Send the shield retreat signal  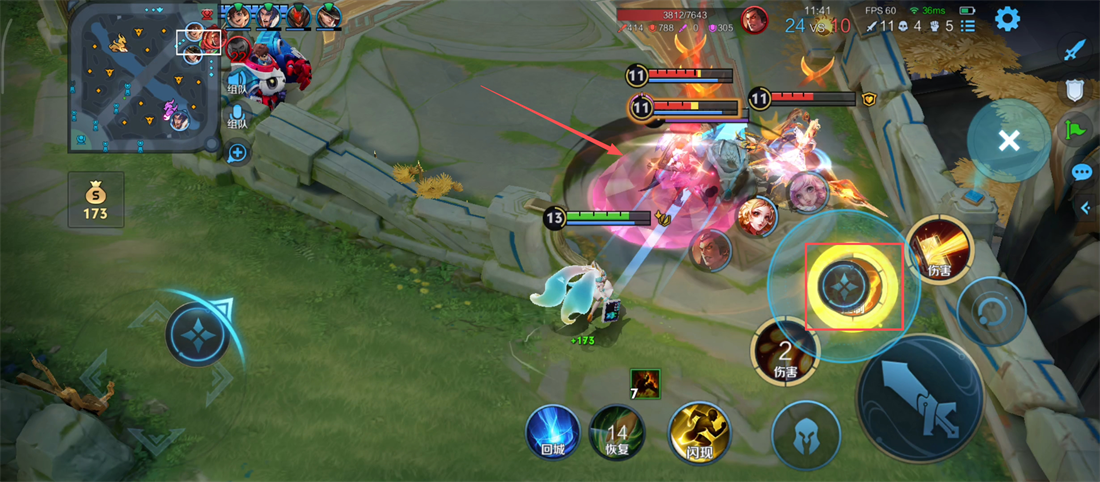point(1074,90)
